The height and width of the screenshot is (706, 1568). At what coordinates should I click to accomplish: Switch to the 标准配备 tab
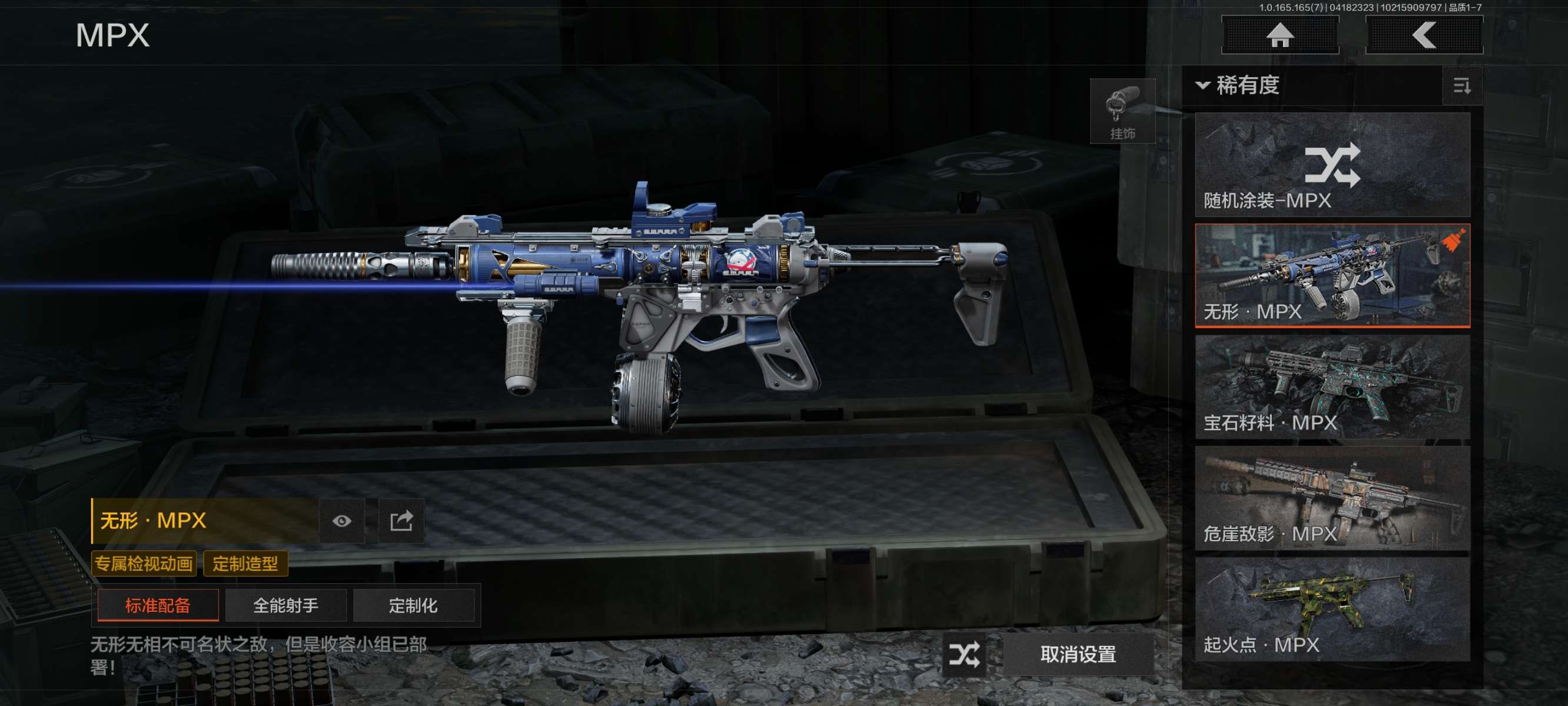[158, 605]
